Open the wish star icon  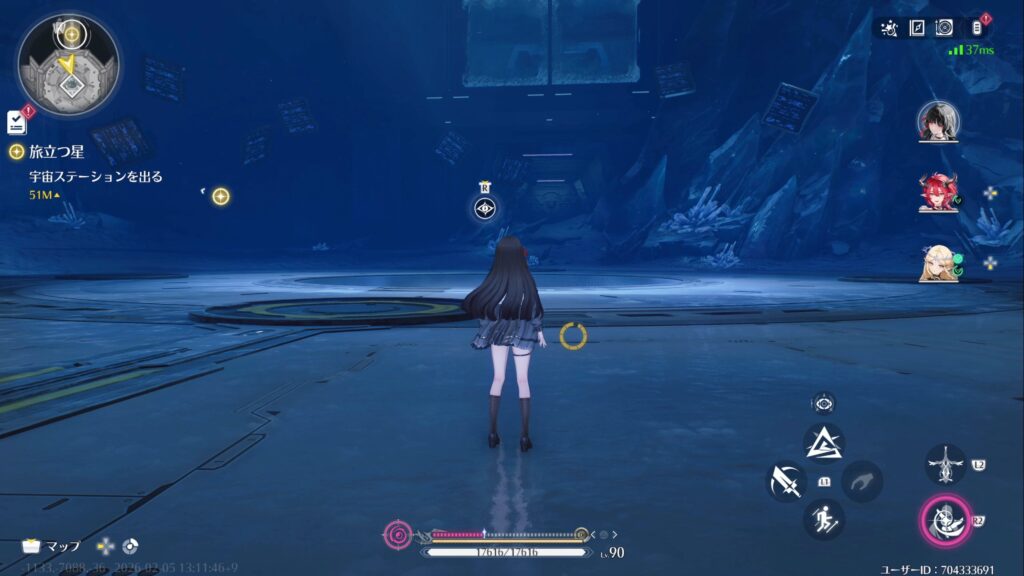pyautogui.click(x=889, y=28)
